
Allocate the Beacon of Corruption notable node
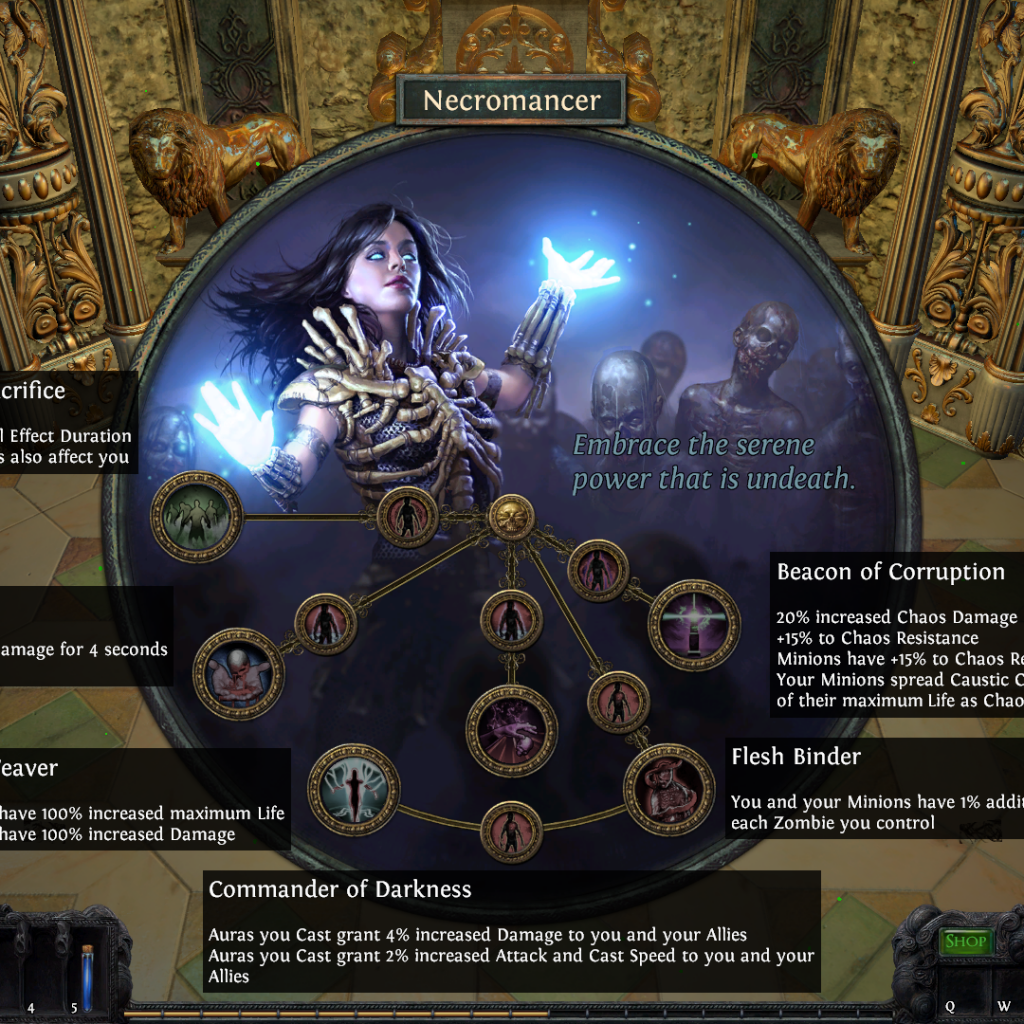pyautogui.click(x=694, y=625)
